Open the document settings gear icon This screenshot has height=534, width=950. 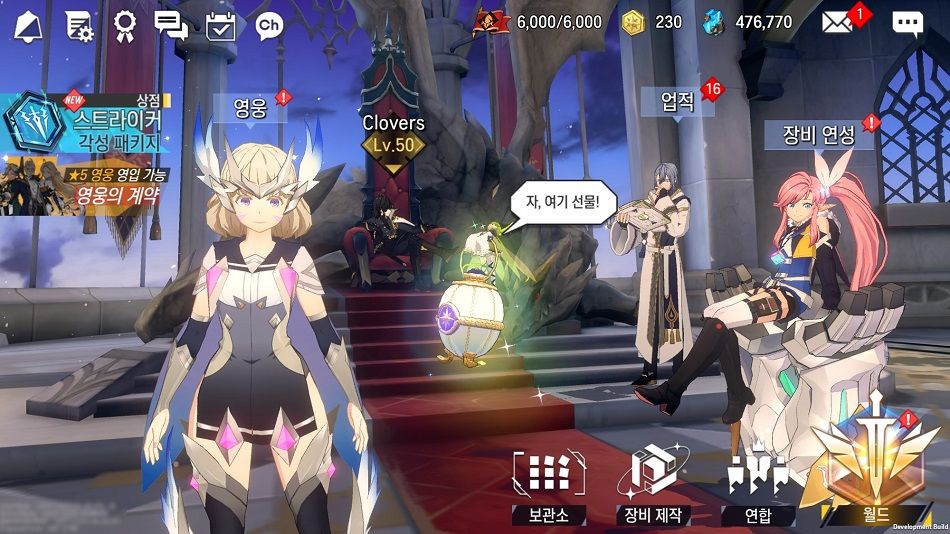pos(79,24)
